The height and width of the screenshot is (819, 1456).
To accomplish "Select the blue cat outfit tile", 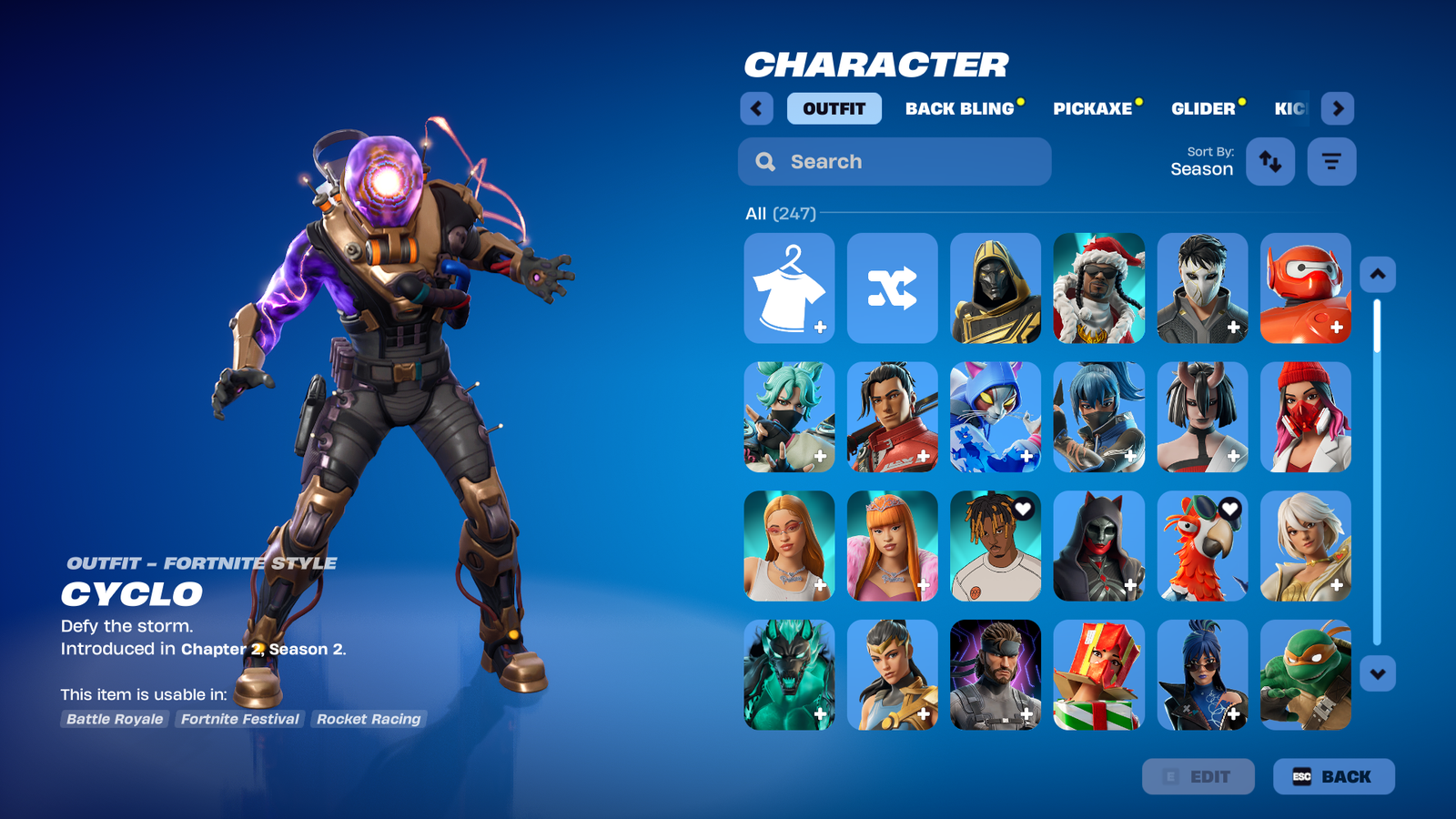I will click(996, 417).
